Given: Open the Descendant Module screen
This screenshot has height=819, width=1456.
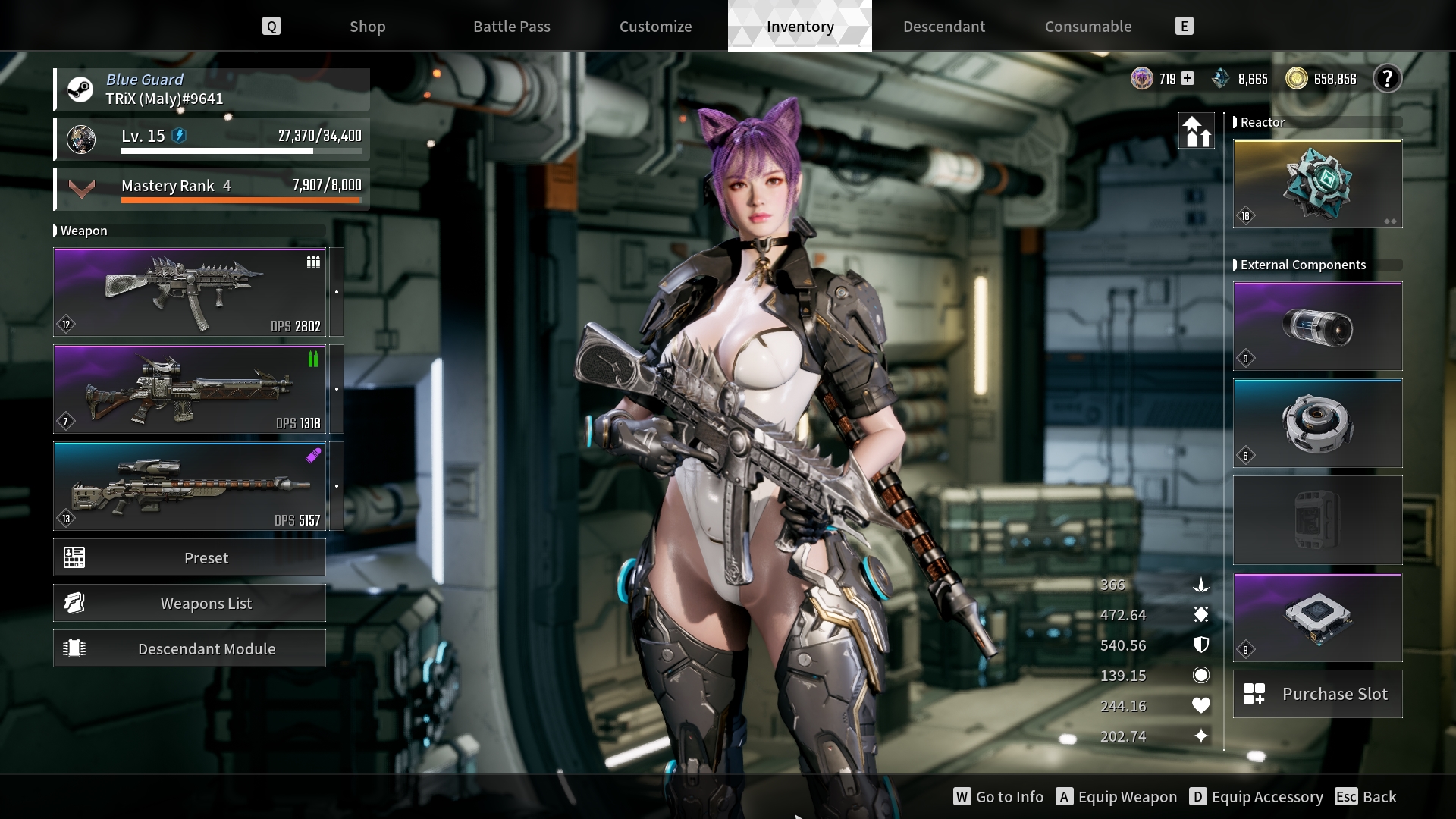Looking at the screenshot, I should (x=190, y=649).
